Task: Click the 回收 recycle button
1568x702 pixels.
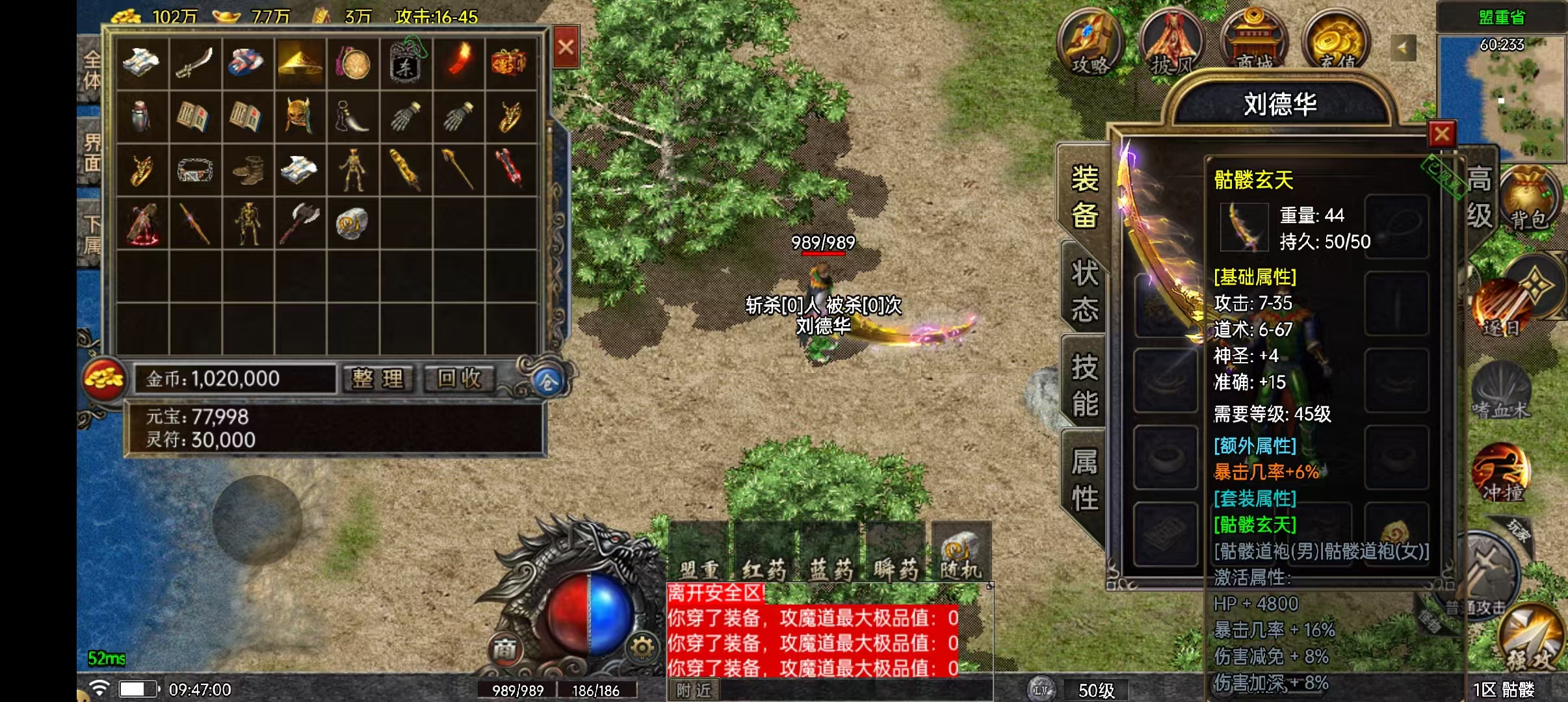Action: [460, 378]
